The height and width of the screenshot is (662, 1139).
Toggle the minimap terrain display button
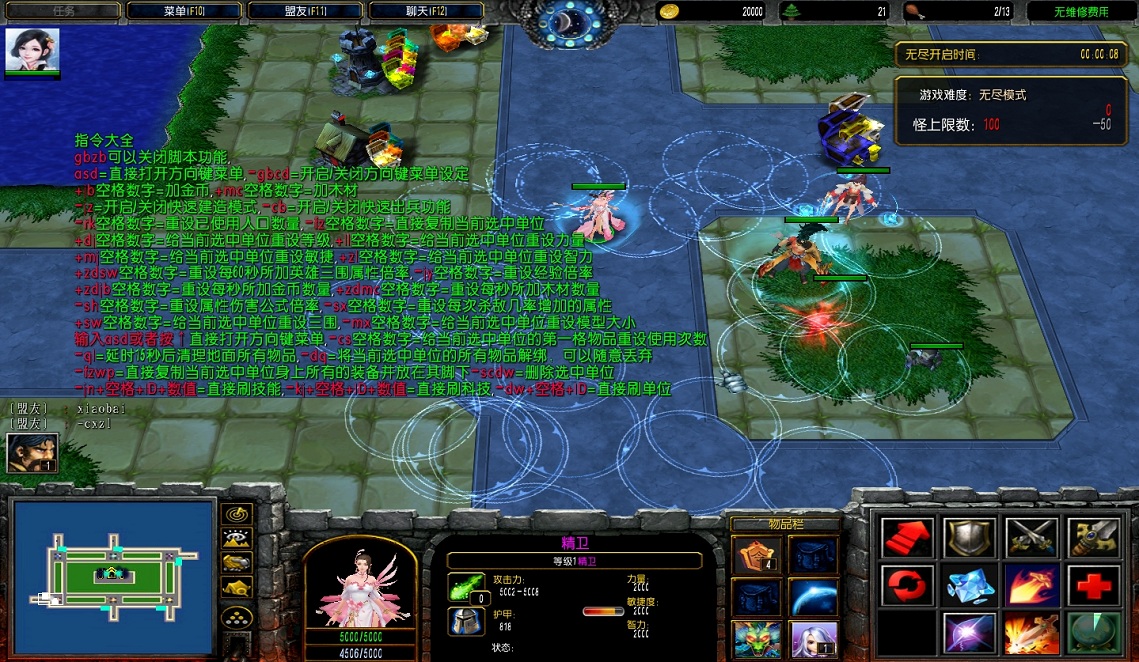[x=236, y=538]
